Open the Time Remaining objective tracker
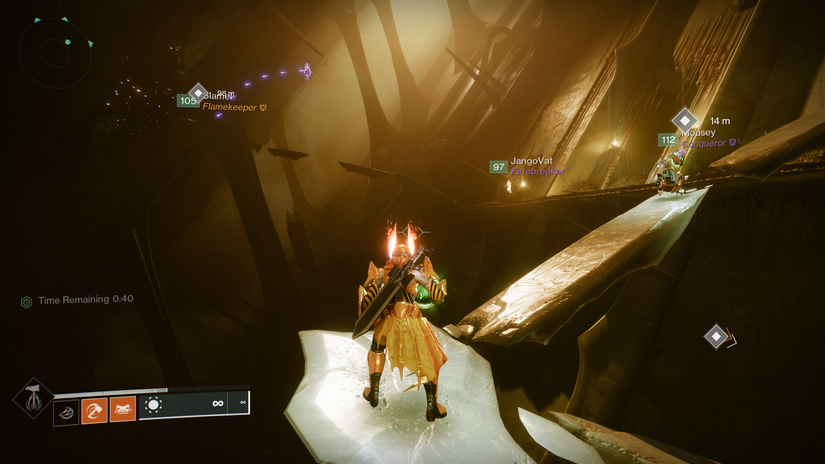 78,299
